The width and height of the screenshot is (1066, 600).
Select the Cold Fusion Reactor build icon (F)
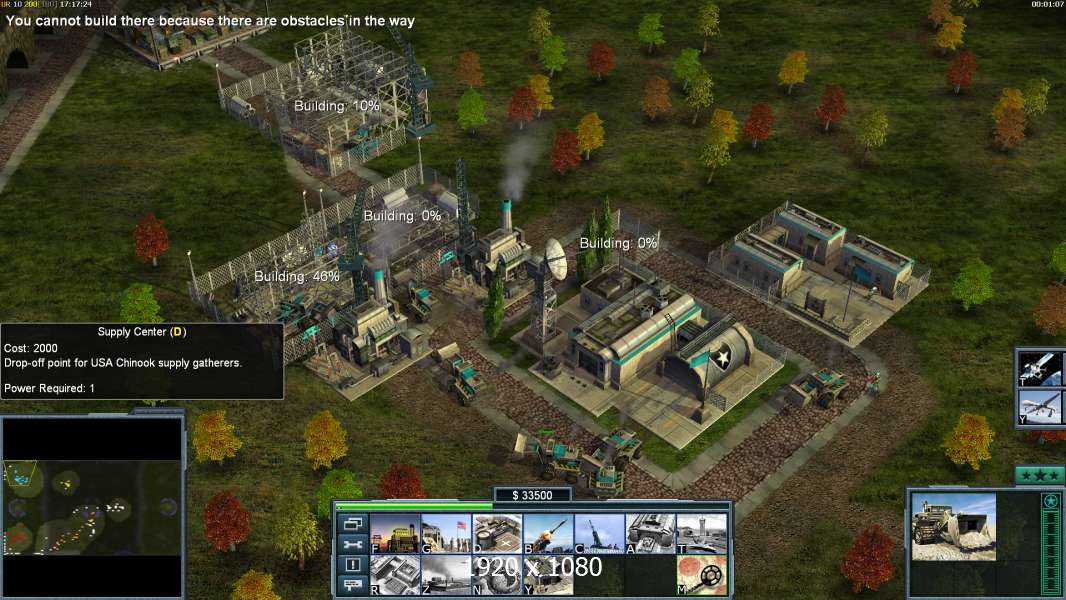point(395,534)
